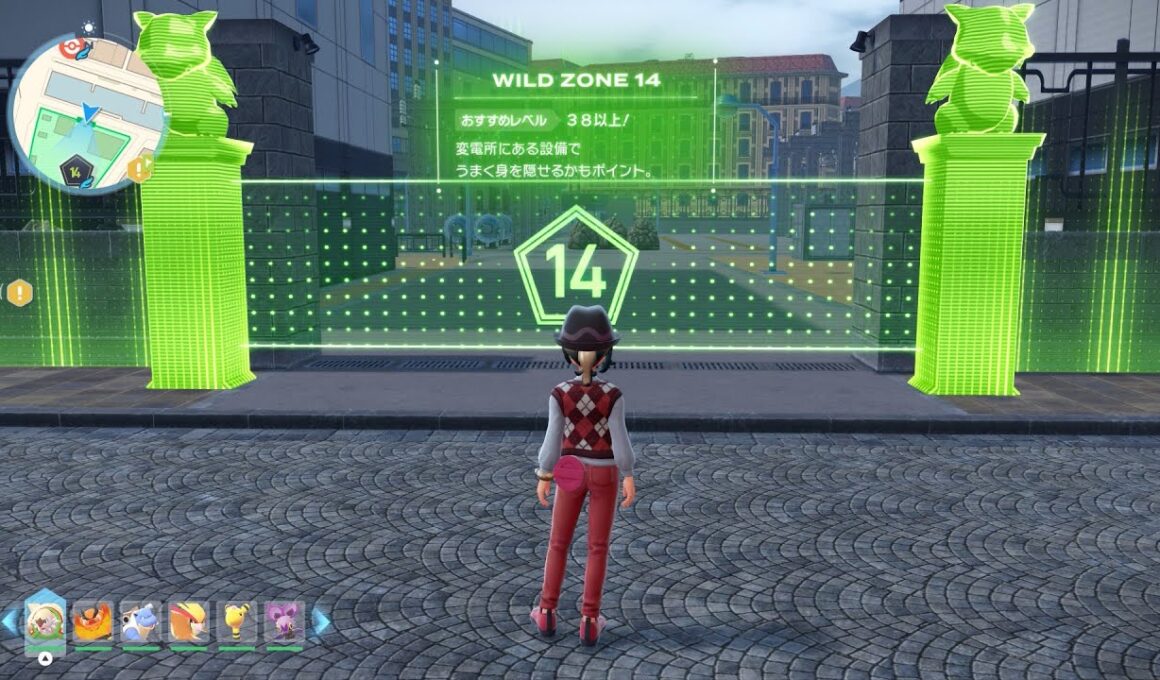This screenshot has width=1160, height=680.
Task: Click the left arrow beside the party bar
Action: (x=10, y=622)
